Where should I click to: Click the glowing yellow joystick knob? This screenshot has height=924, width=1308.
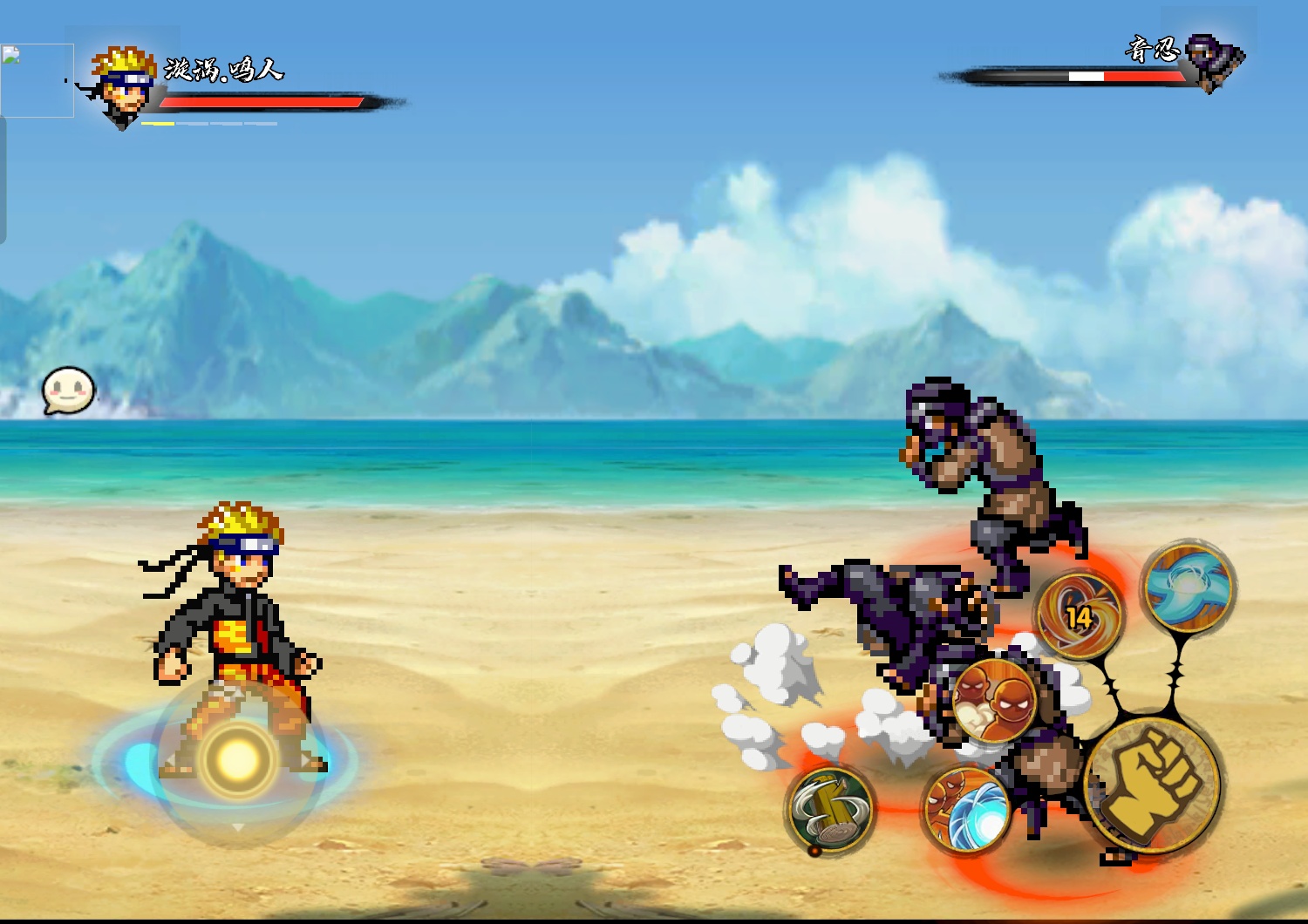coord(237,760)
